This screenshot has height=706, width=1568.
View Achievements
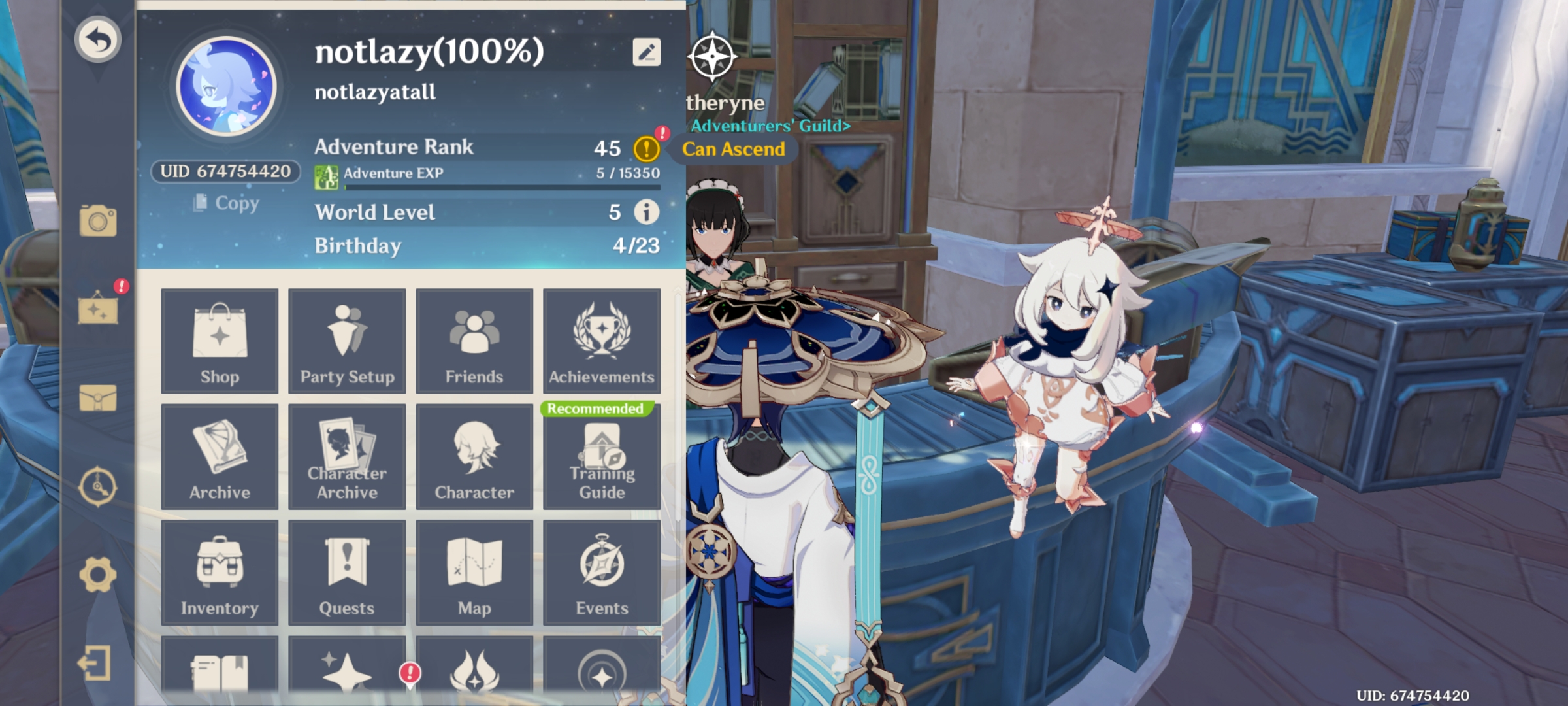[601, 341]
